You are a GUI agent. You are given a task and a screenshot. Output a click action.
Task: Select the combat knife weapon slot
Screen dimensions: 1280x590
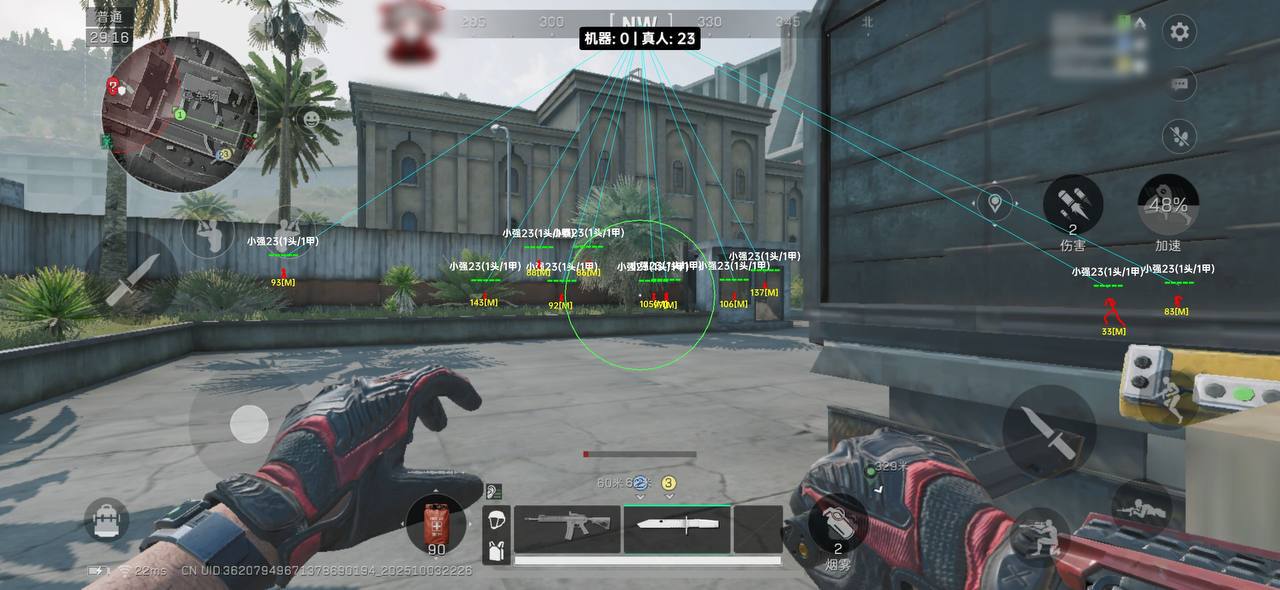(x=676, y=528)
